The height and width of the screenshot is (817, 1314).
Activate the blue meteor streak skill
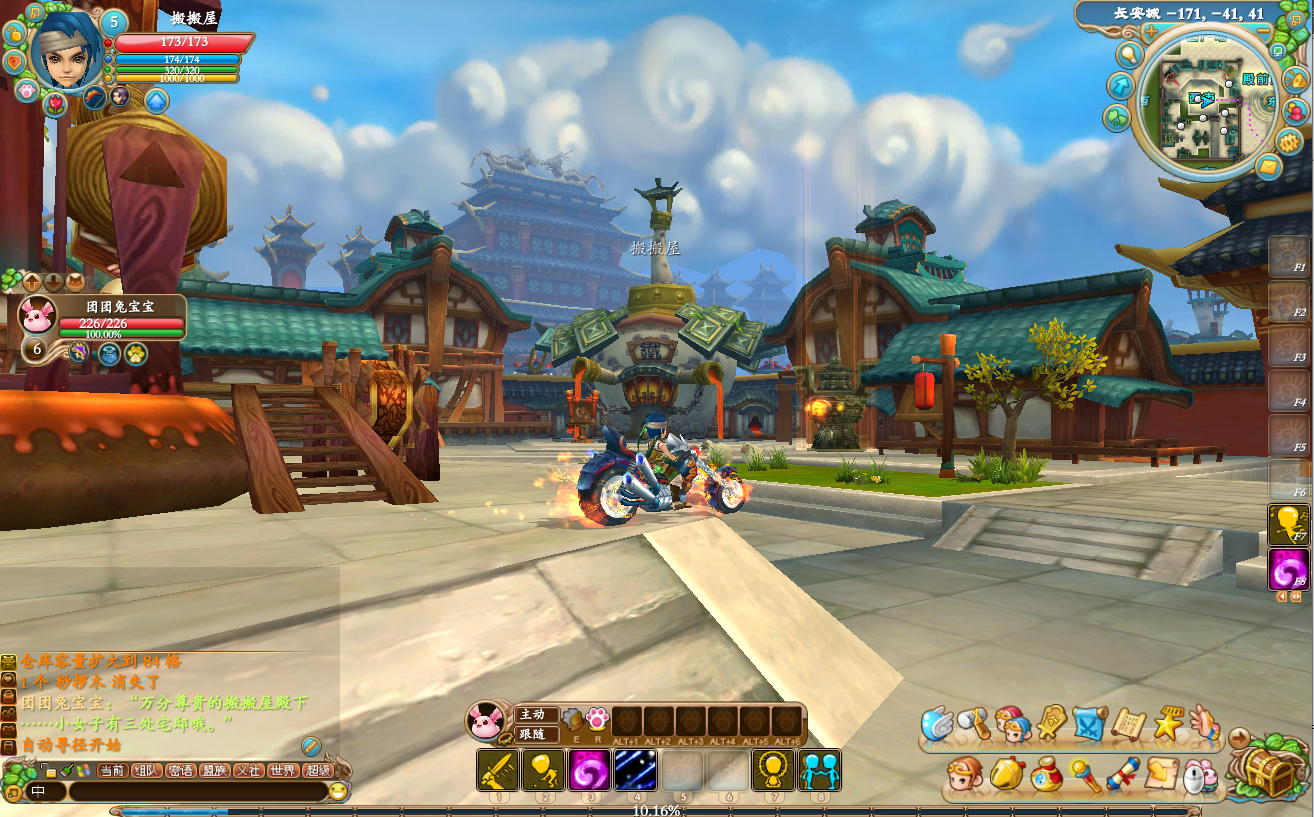click(x=635, y=770)
